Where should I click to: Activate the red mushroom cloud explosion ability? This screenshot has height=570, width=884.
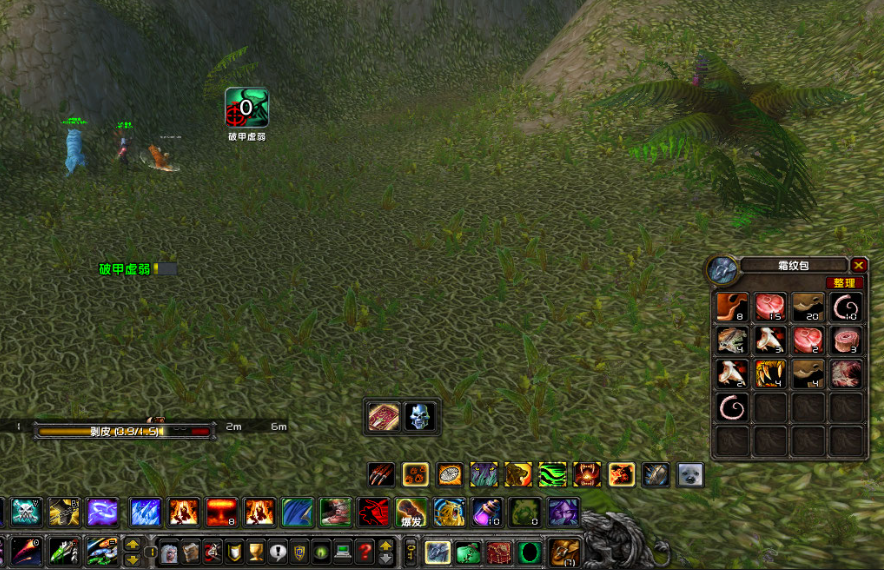(221, 512)
